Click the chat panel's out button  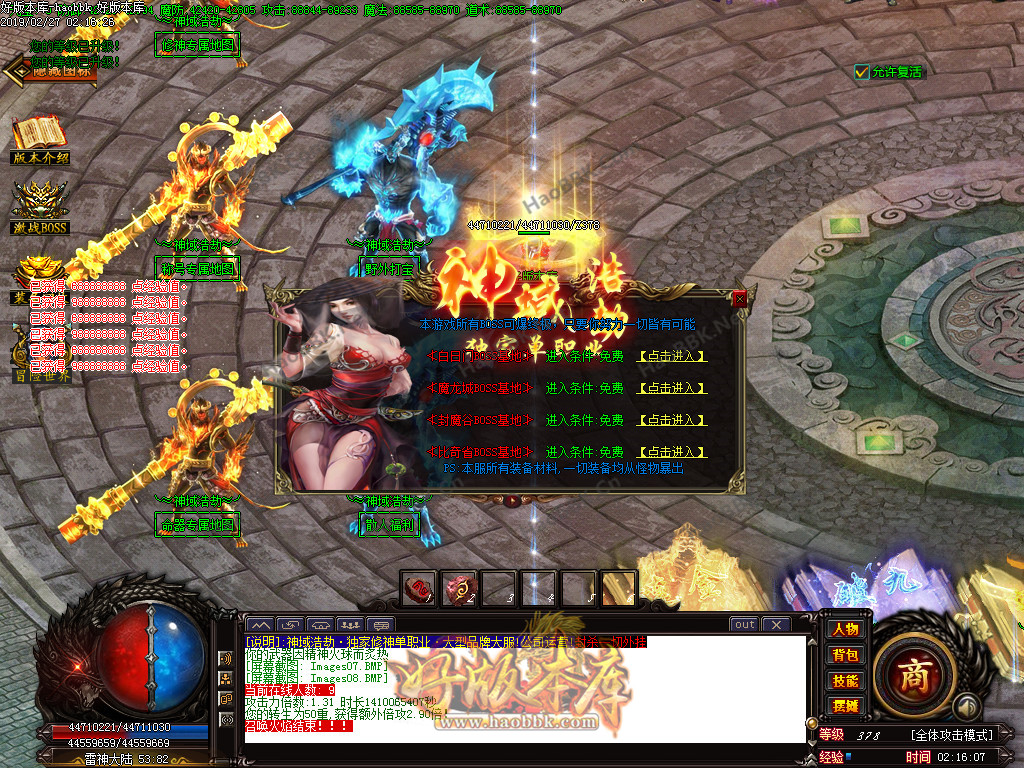click(744, 625)
